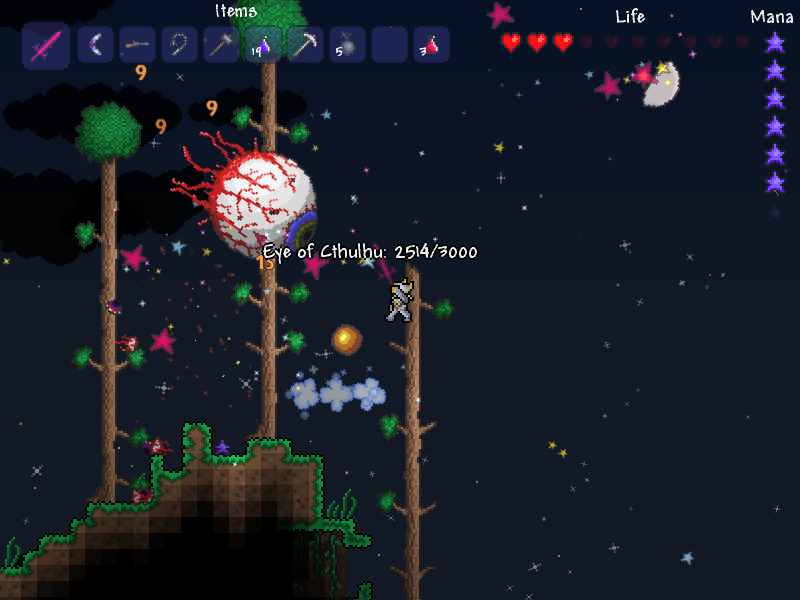
Task: Choose the boomerang in the hotbar
Action: point(95,45)
